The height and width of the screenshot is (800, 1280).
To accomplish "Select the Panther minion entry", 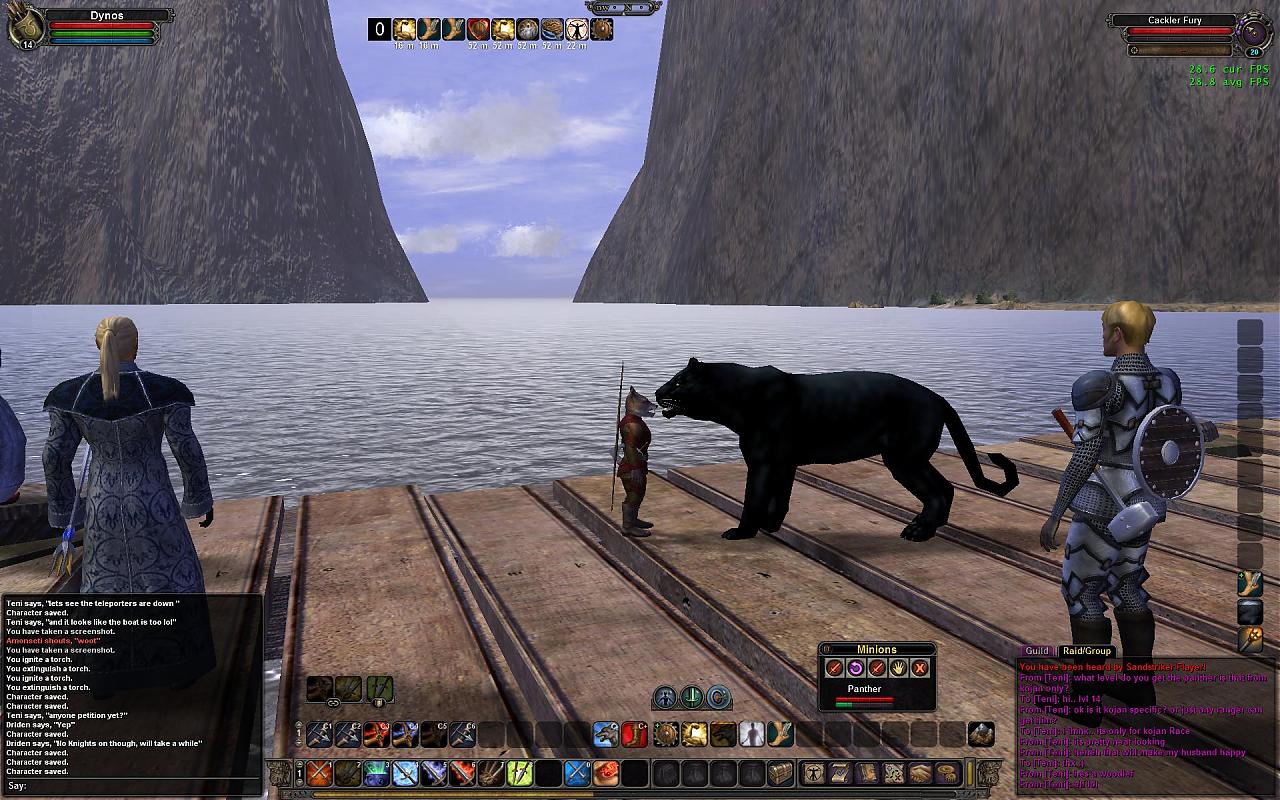I will click(x=864, y=689).
